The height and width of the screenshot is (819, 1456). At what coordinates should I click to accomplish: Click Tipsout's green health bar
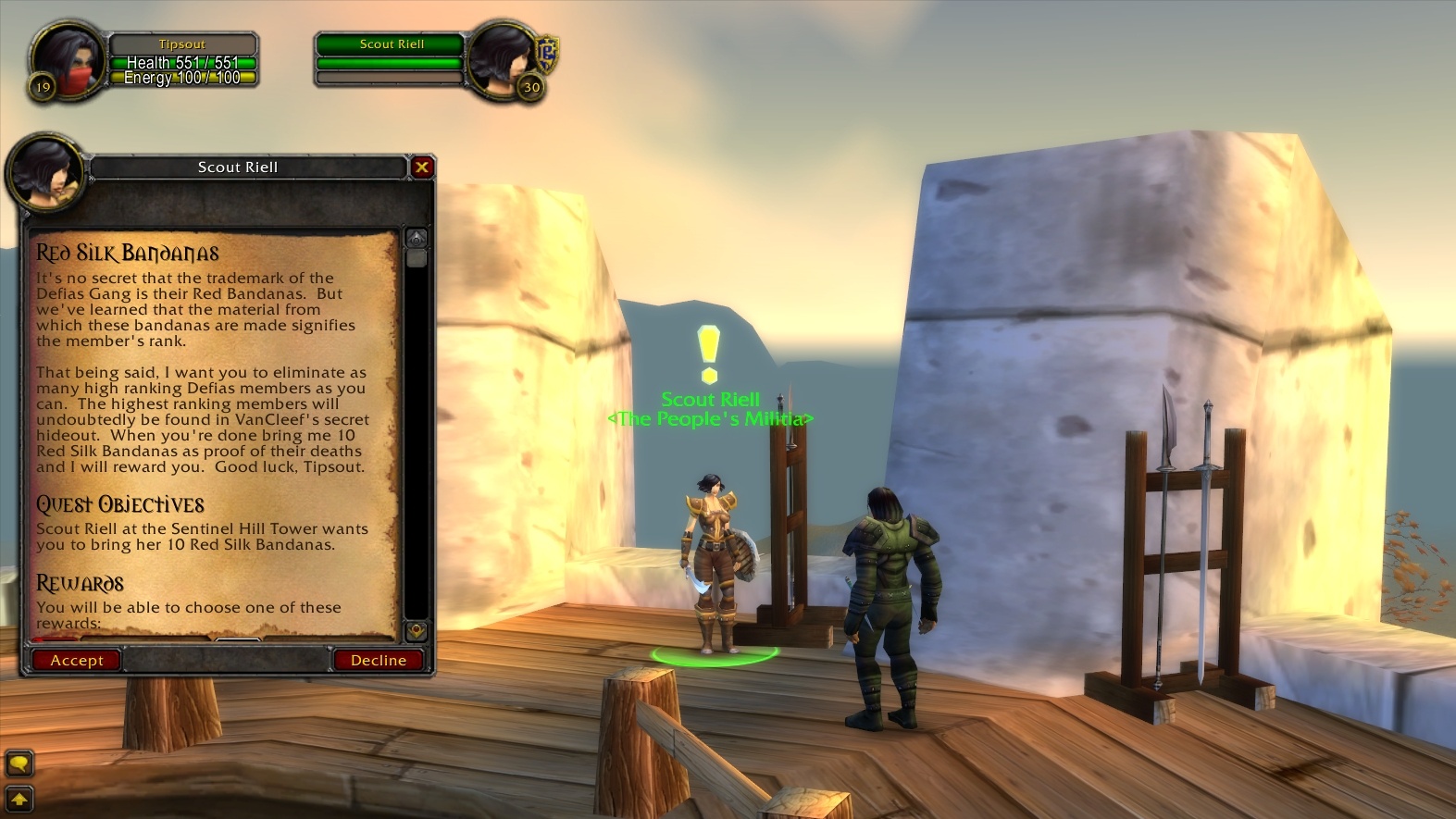click(181, 62)
